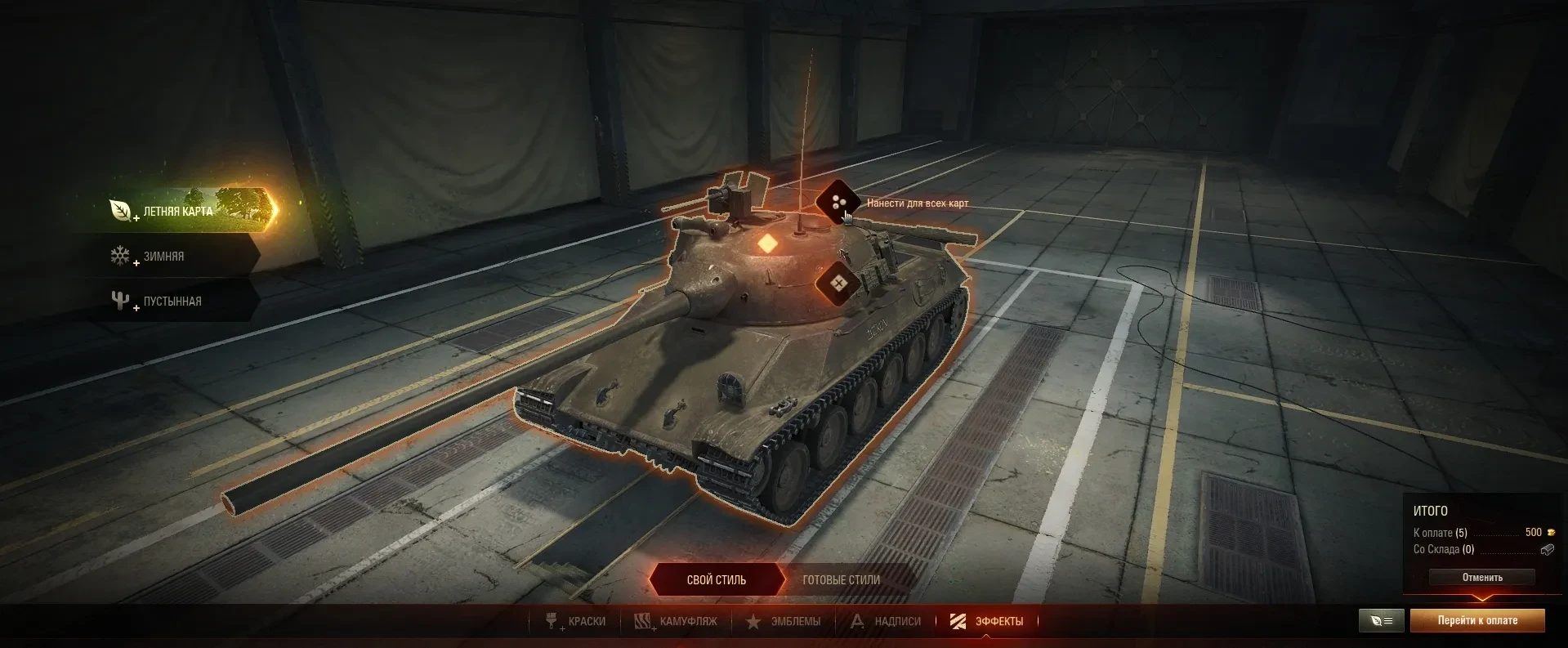Screen dimensions: 1568x648
Task: Open the Камуфляж camouflage tab
Action: click(x=677, y=622)
